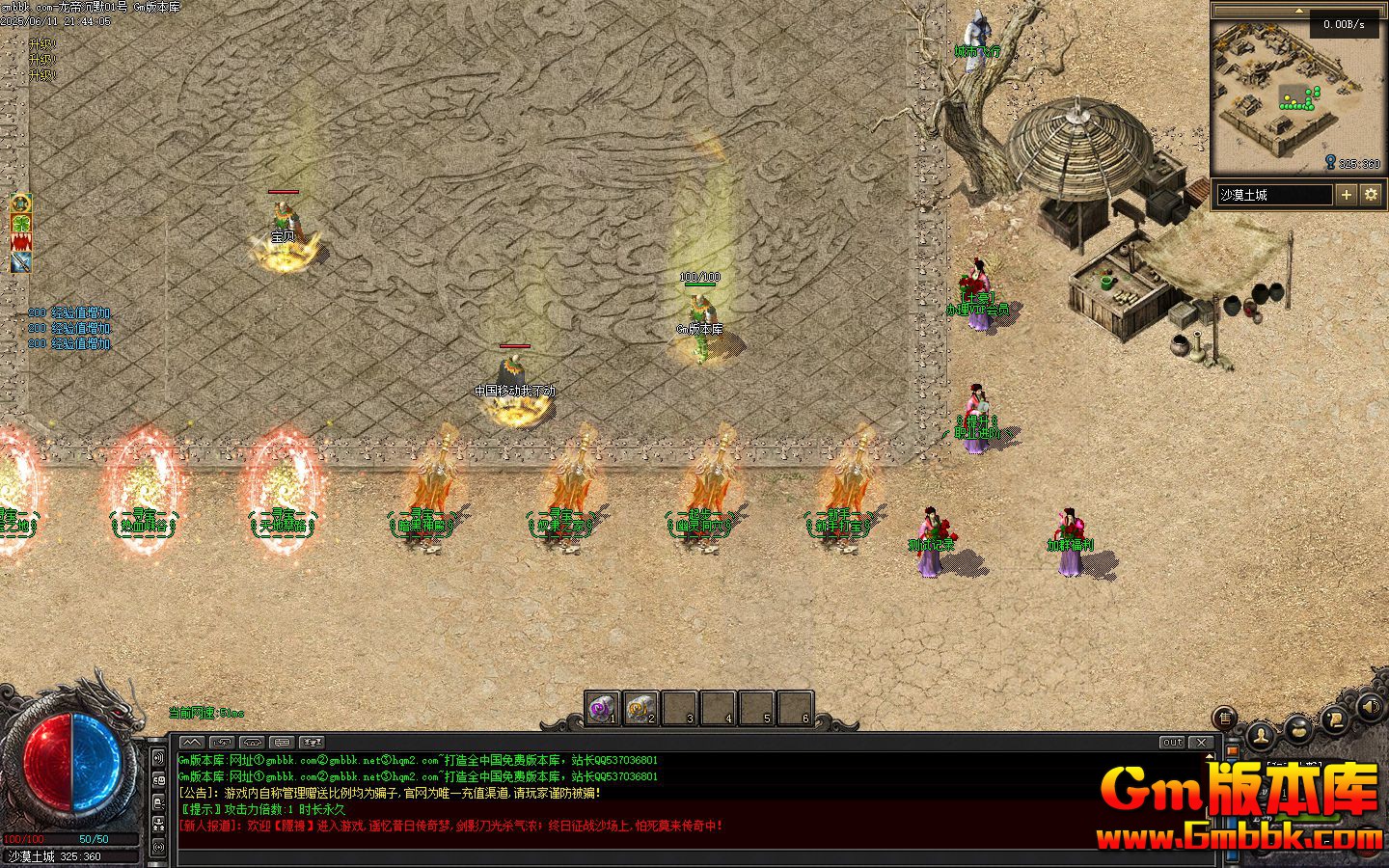Open the 售 trade stall button
1389x868 pixels.
click(x=1225, y=718)
